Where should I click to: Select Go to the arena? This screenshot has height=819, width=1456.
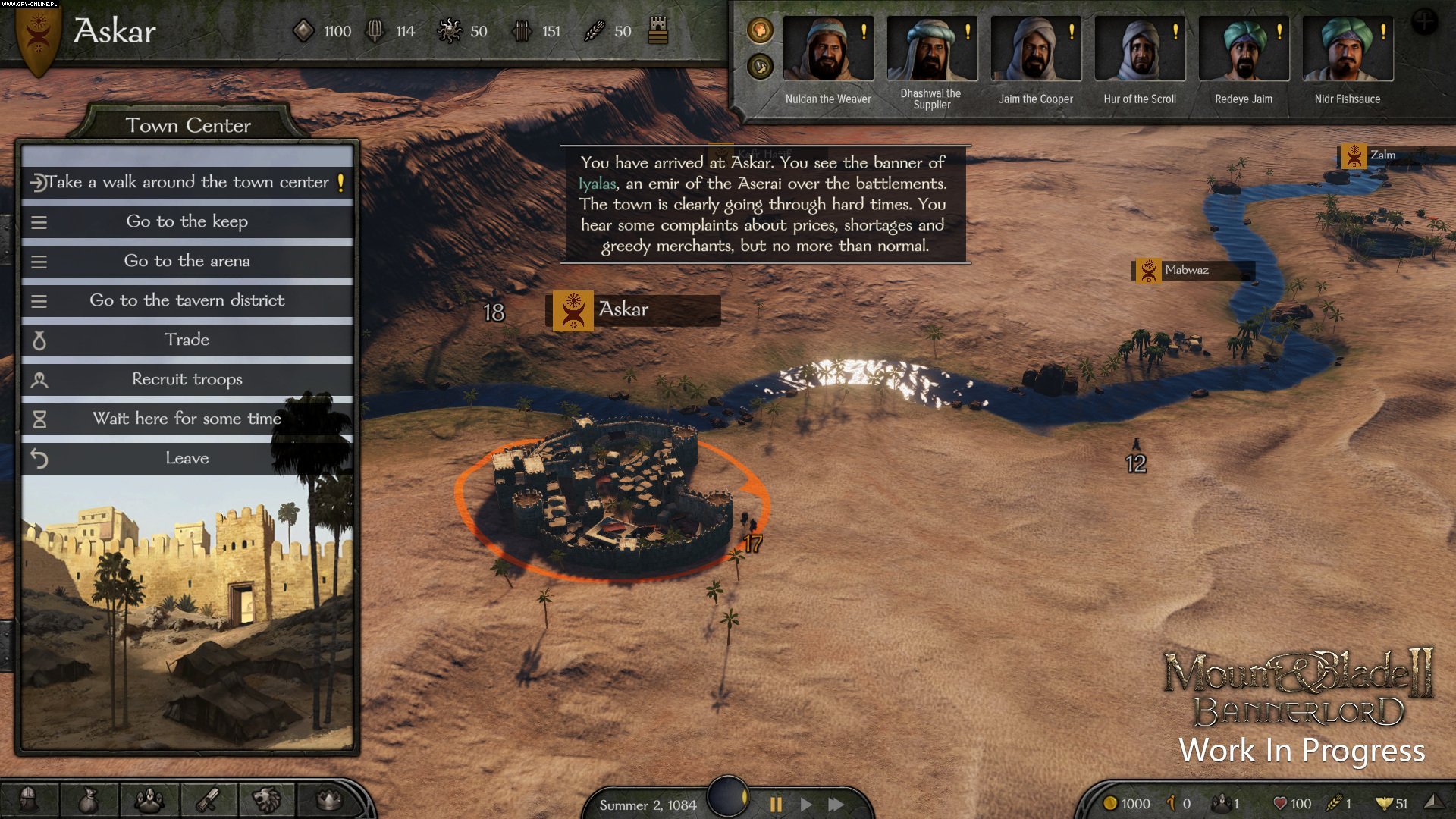tap(187, 261)
